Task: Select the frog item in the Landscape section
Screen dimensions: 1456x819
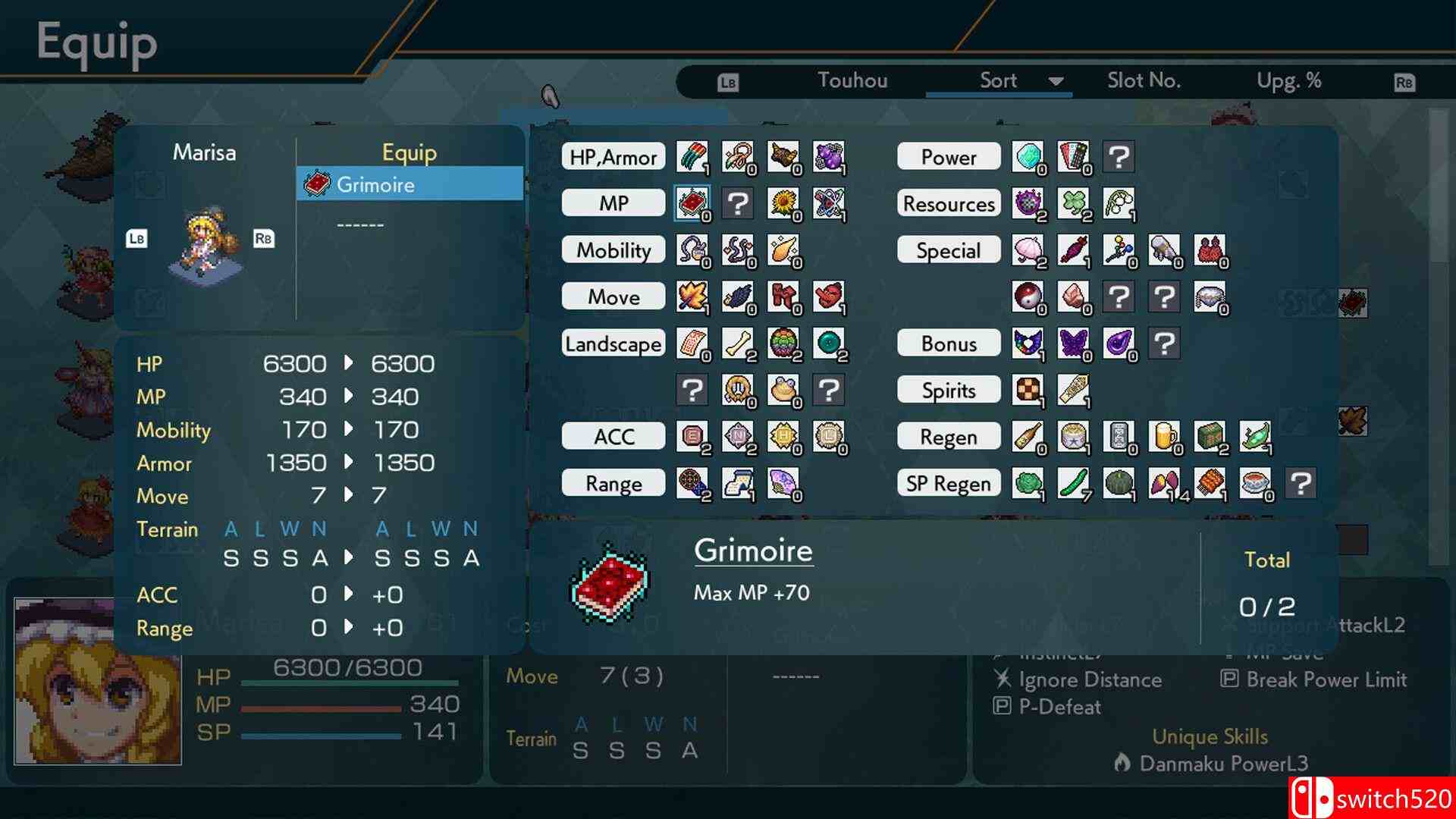Action: pyautogui.click(x=783, y=390)
